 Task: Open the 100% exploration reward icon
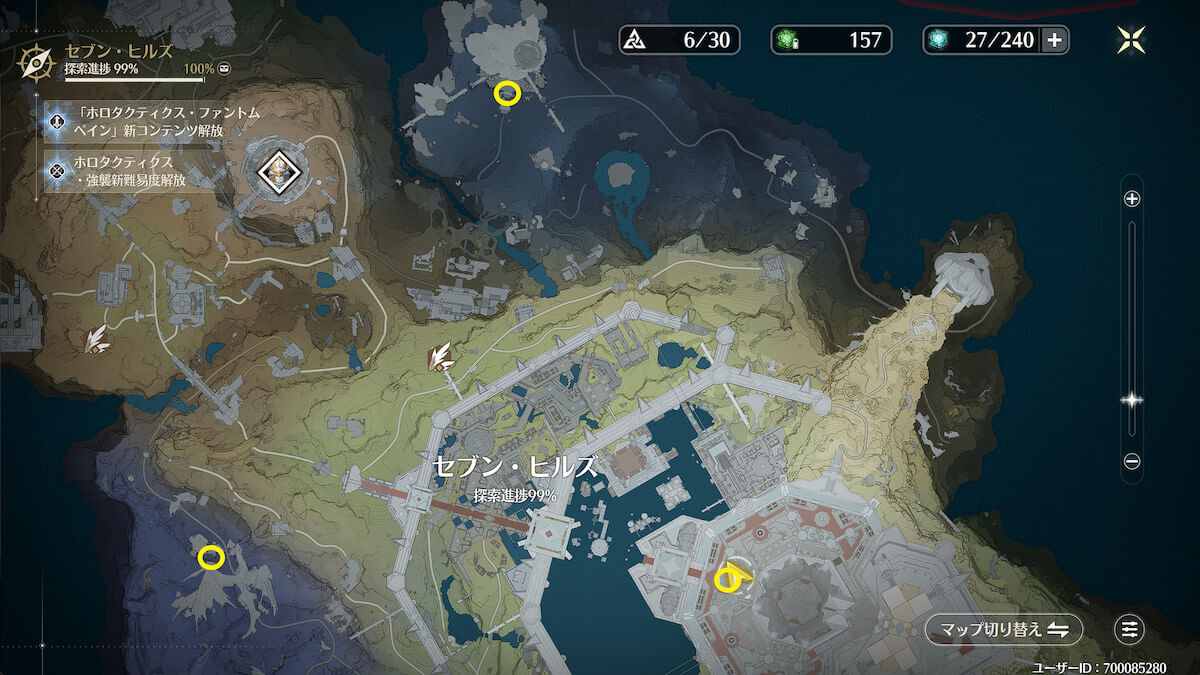(x=224, y=70)
